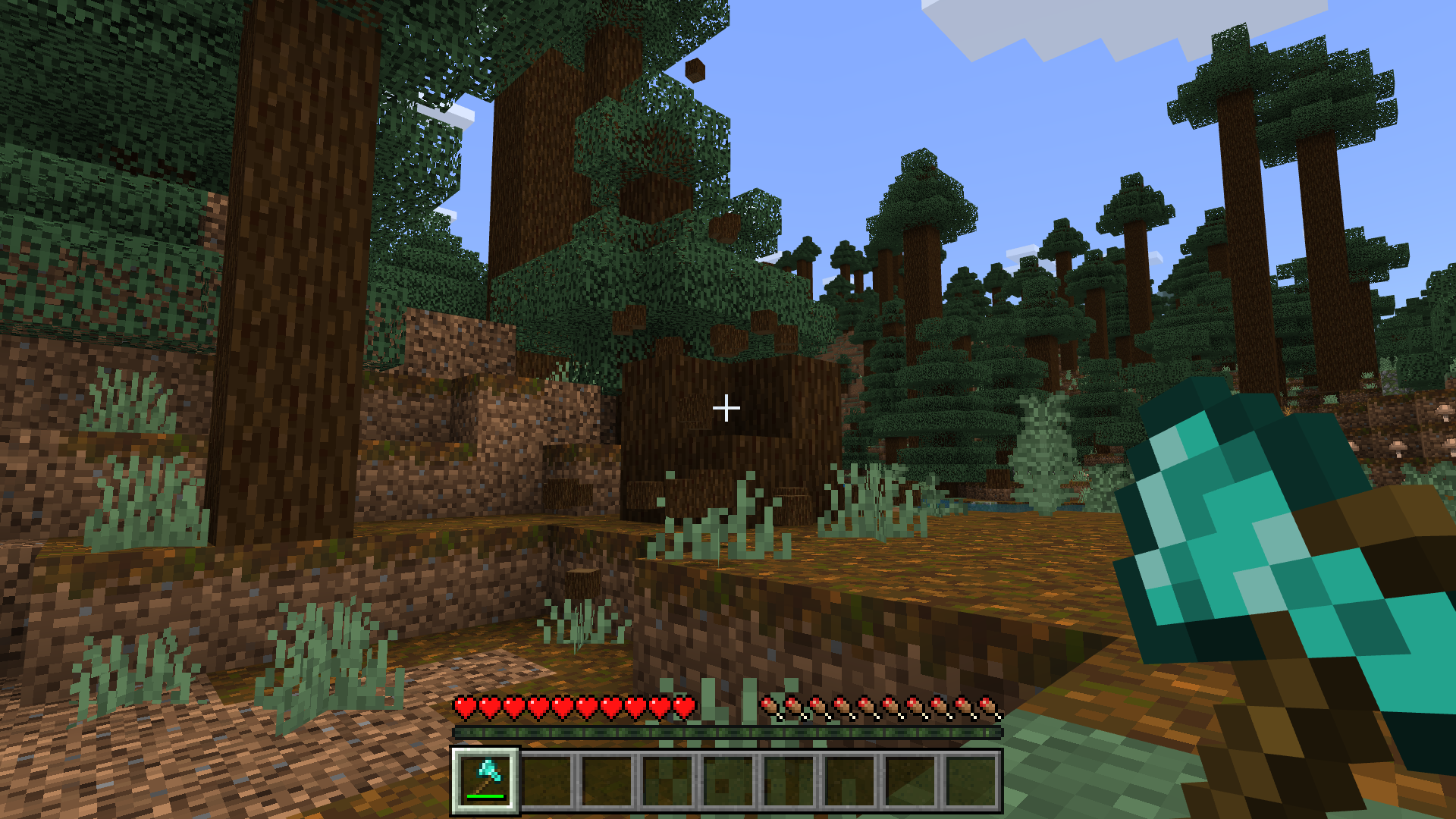This screenshot has width=1456, height=819.
Task: Click the crosshair at screen center
Action: point(728,409)
